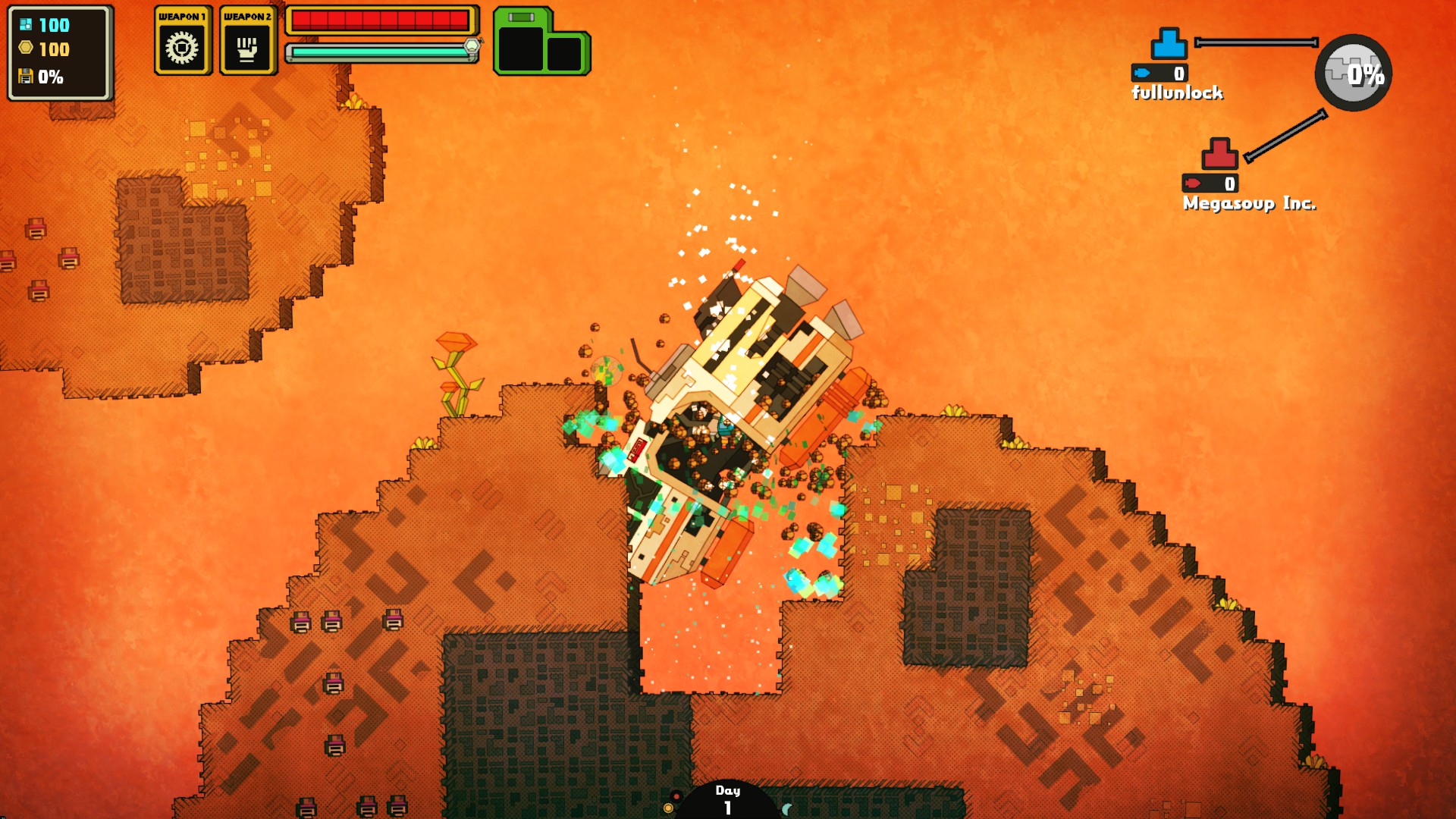This screenshot has width=1456, height=819.
Task: Click the red Megasoup Inc. team icon
Action: 1219,154
